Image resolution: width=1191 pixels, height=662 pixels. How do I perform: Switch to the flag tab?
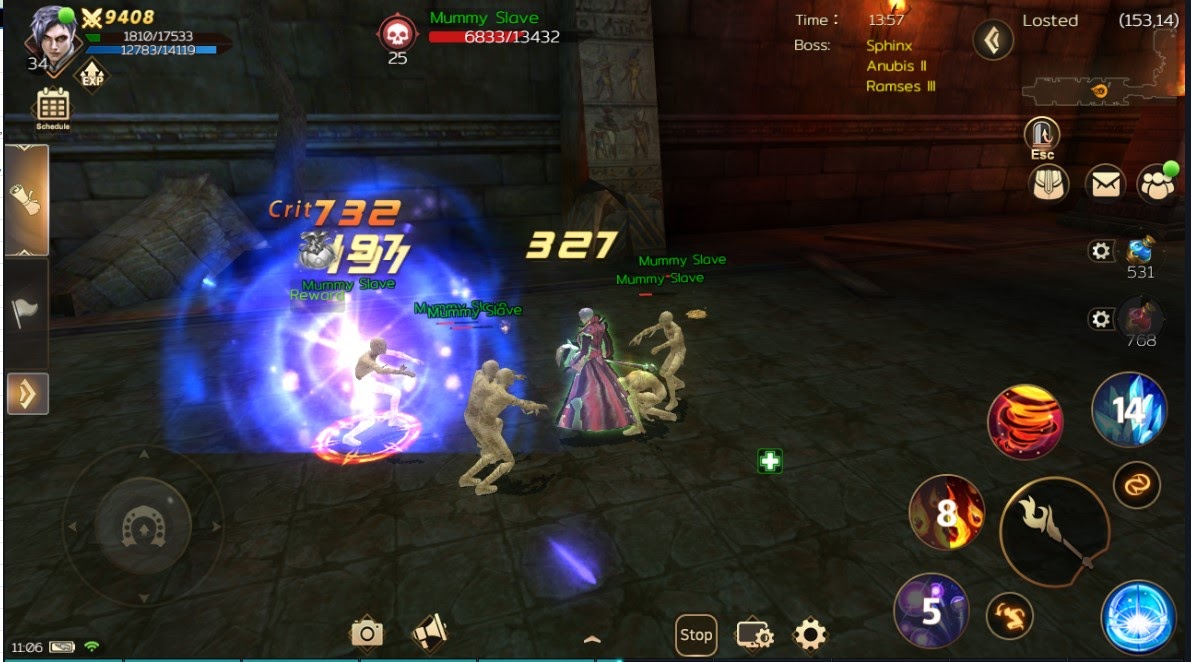click(x=26, y=312)
